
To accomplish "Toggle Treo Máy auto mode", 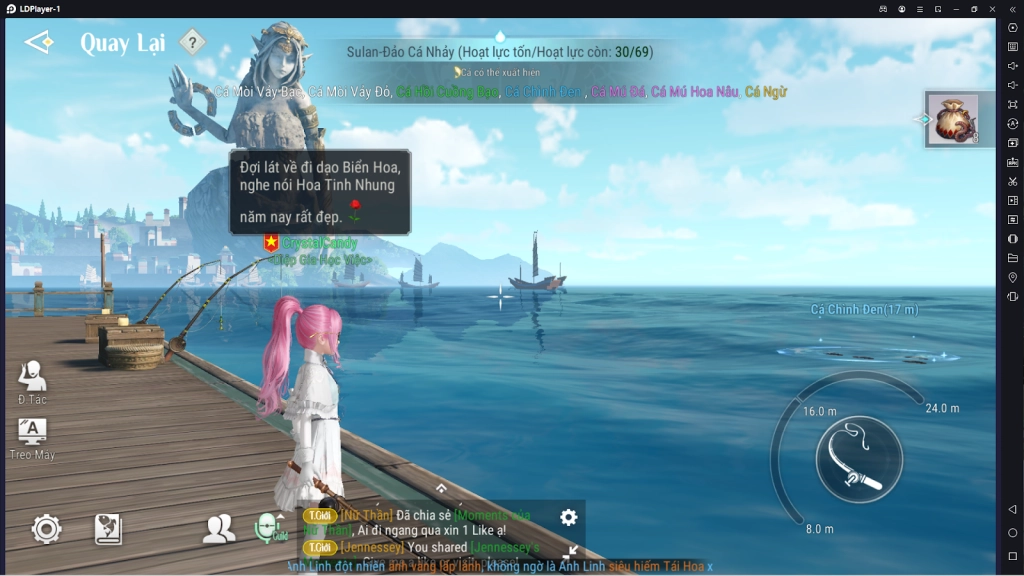I will tap(32, 437).
